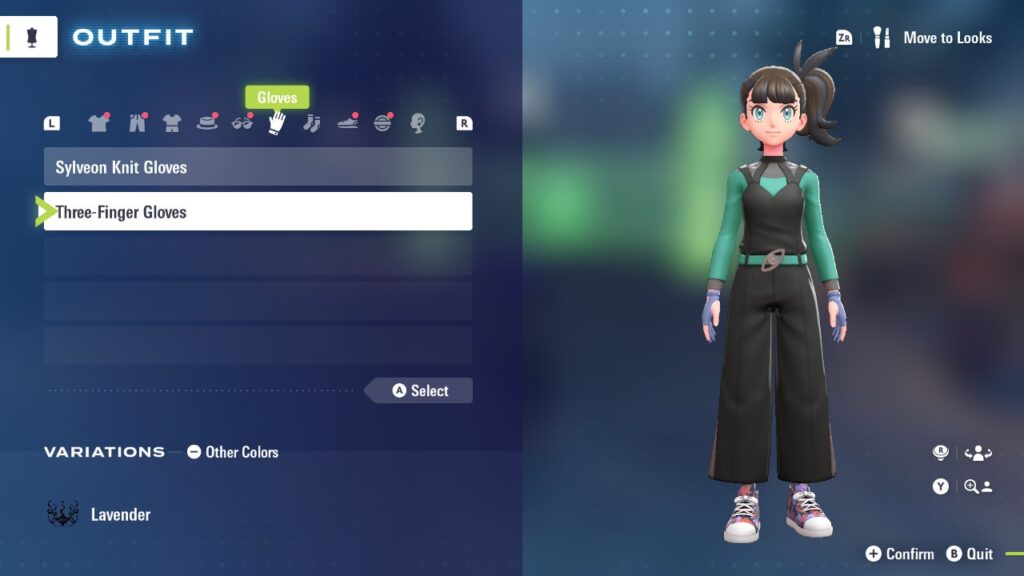Select the gloves category tab
The image size is (1024, 576).
(277, 123)
